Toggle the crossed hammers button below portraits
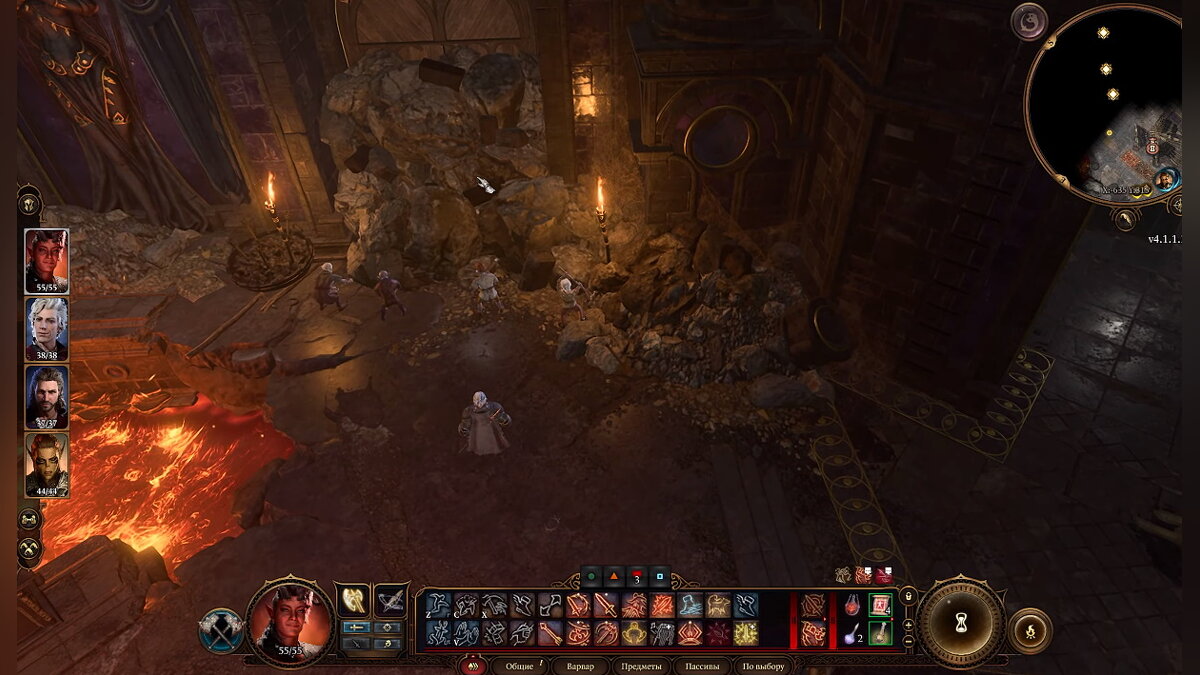1200x675 pixels. 30,547
